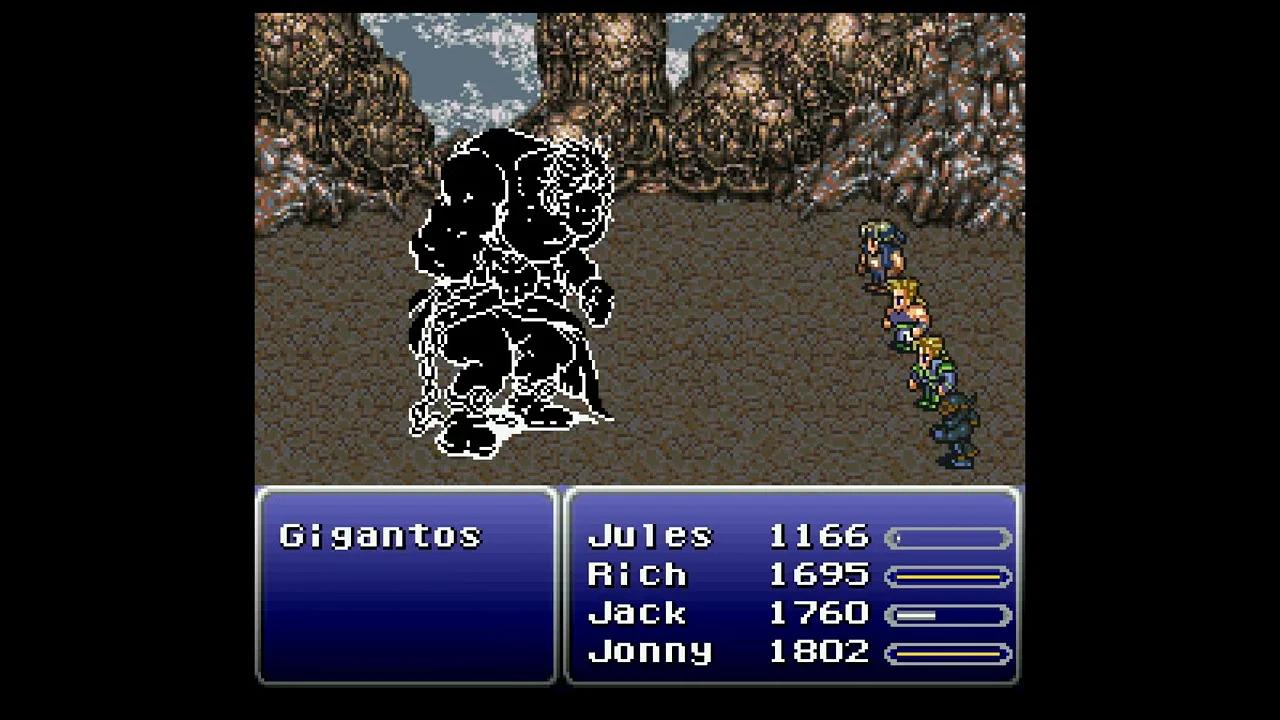Target Jonny in the party list

tap(650, 651)
